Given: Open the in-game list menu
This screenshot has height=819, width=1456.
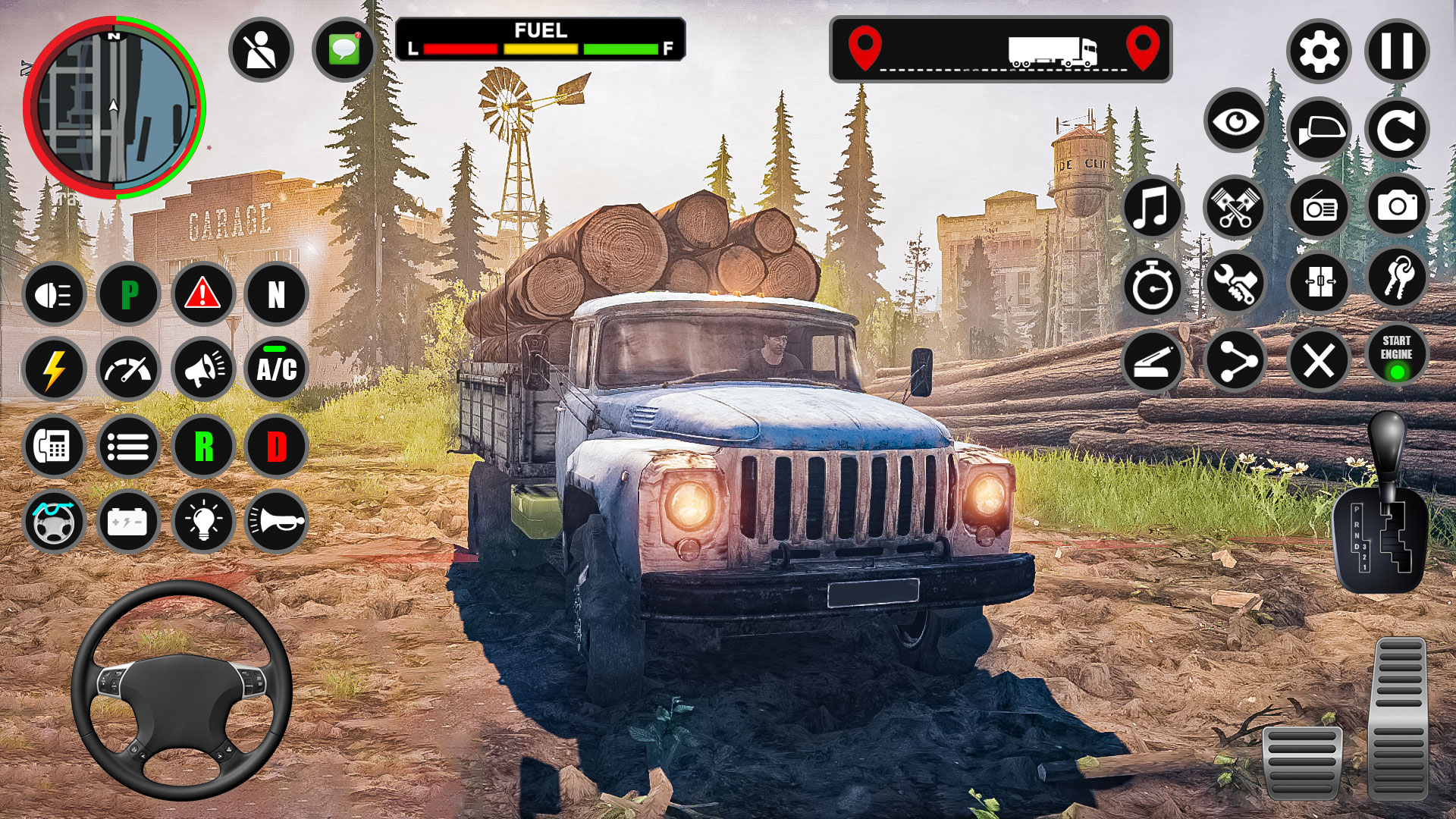Looking at the screenshot, I should point(130,446).
